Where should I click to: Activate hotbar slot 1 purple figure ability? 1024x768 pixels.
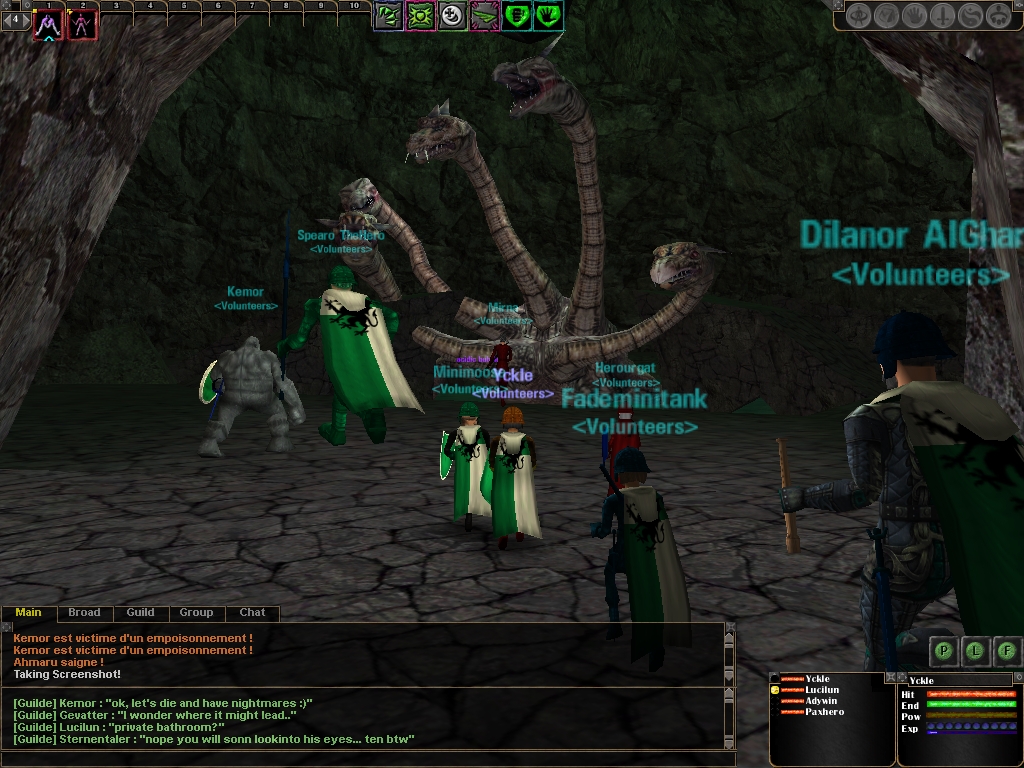pos(47,25)
